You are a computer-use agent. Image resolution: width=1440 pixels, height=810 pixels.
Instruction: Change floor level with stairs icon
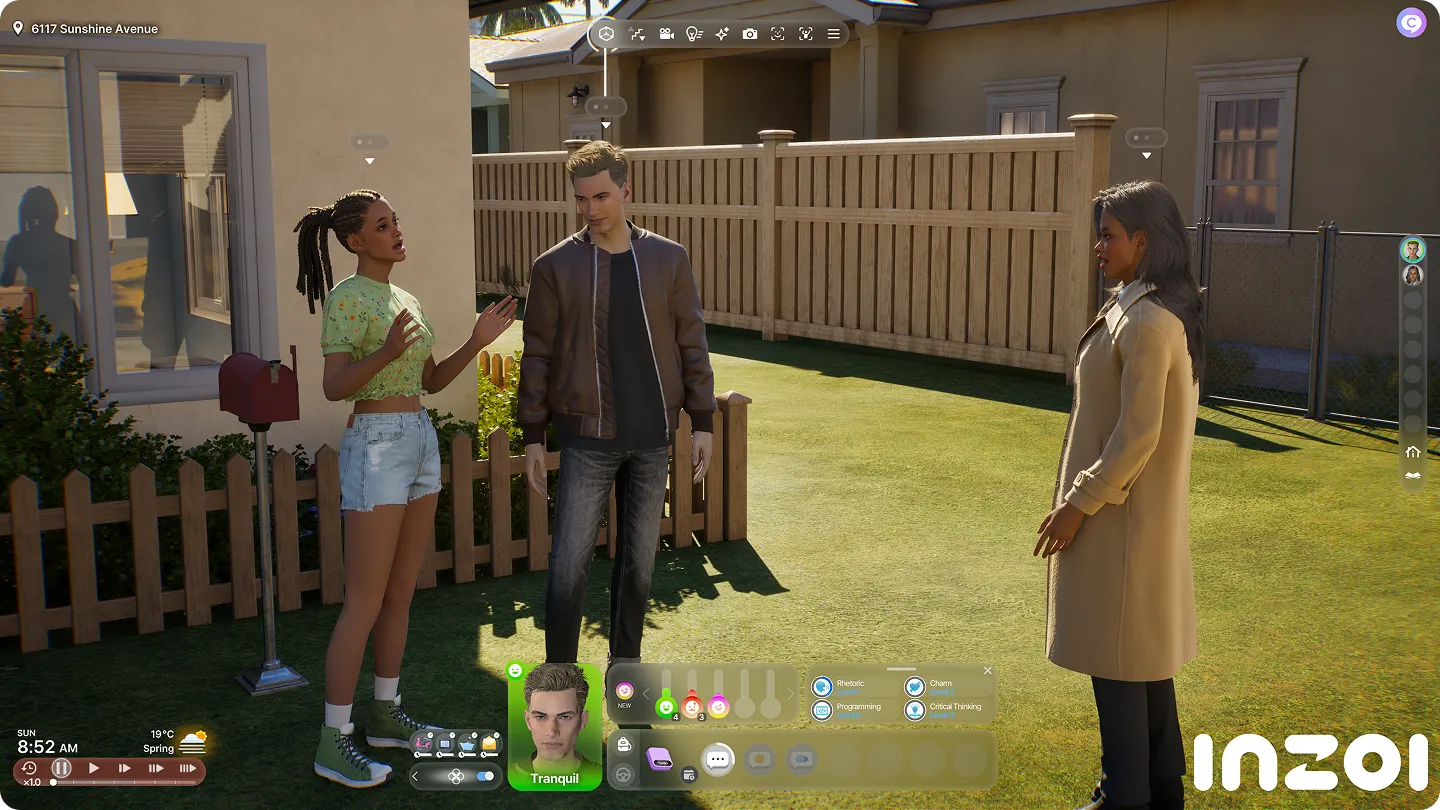(637, 34)
